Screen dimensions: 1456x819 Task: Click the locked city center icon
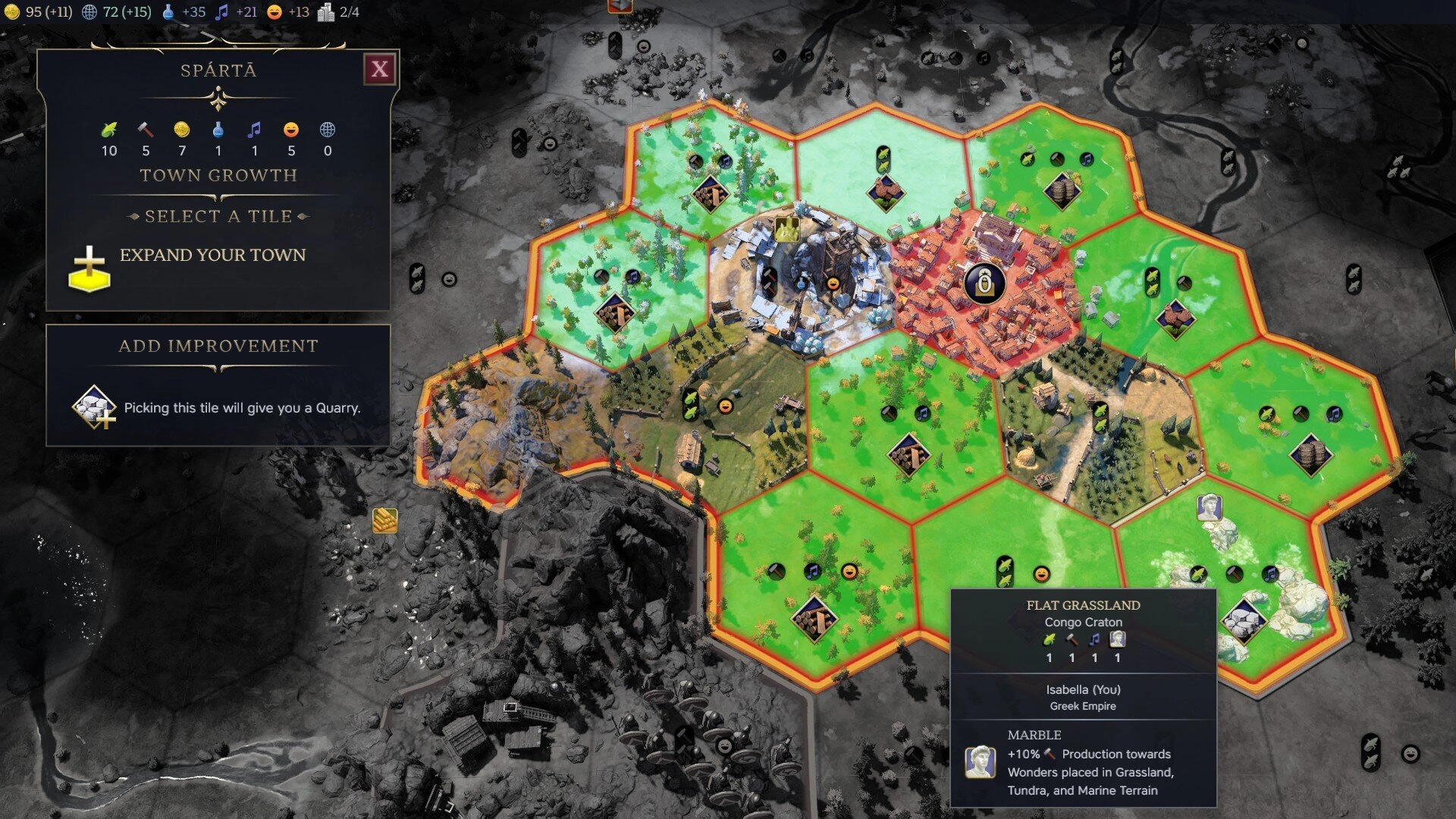click(x=984, y=284)
